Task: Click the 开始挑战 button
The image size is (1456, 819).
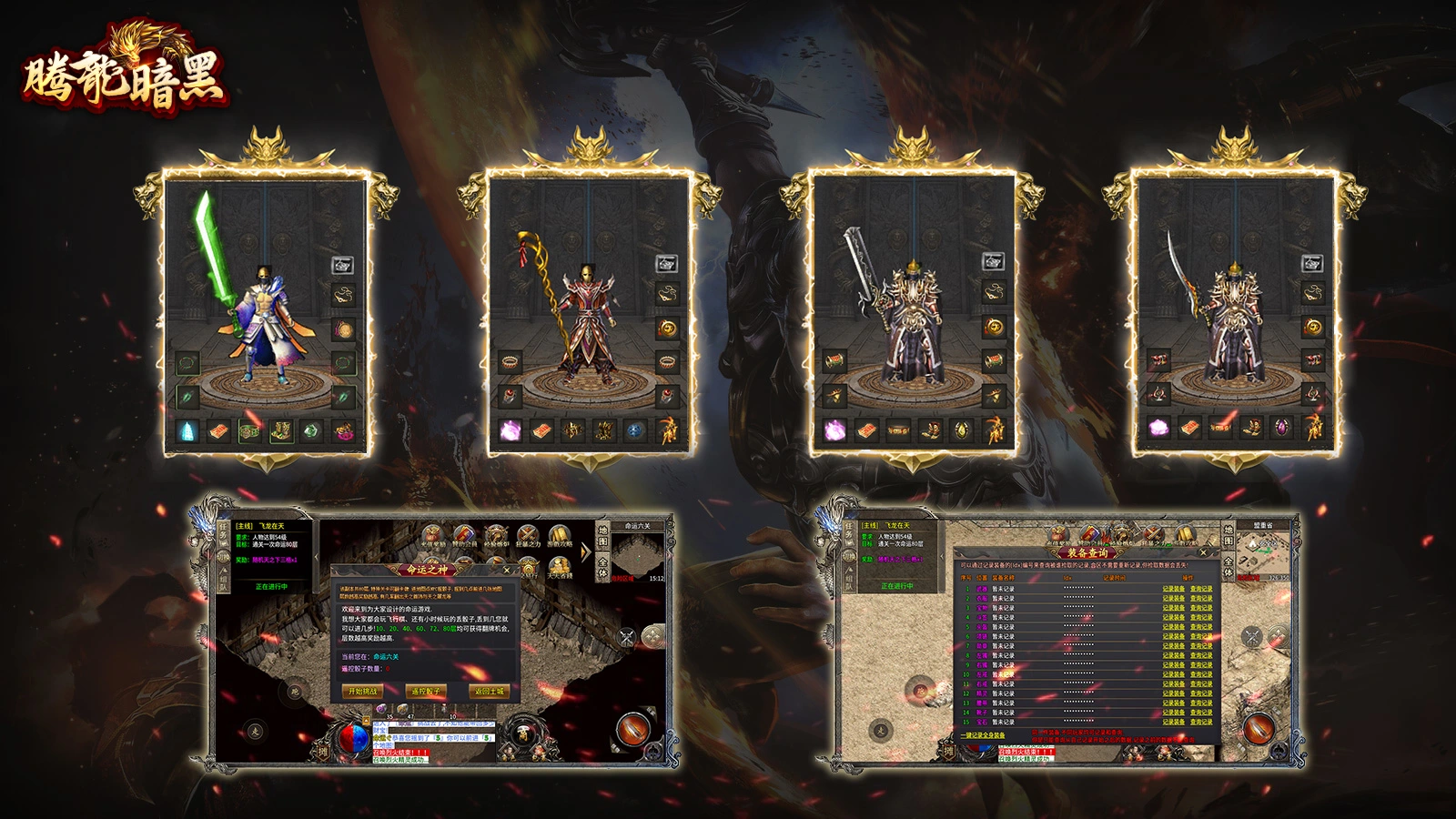Action: click(362, 692)
